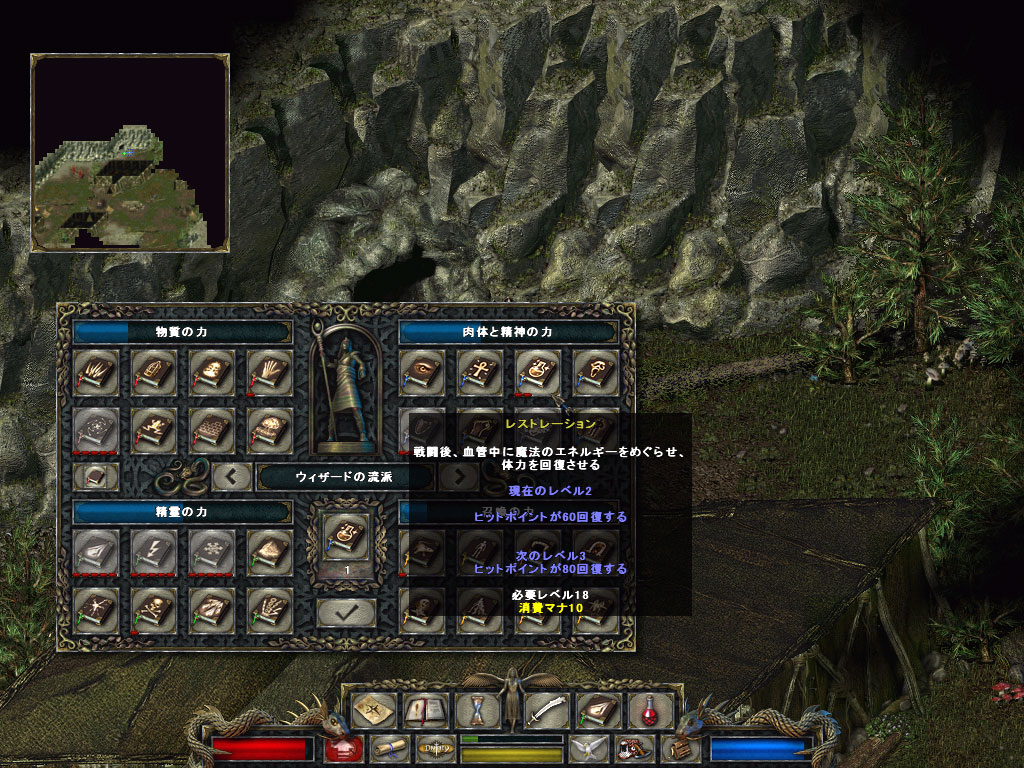Select the curved sword weapon button
The height and width of the screenshot is (768, 1024).
click(x=547, y=711)
